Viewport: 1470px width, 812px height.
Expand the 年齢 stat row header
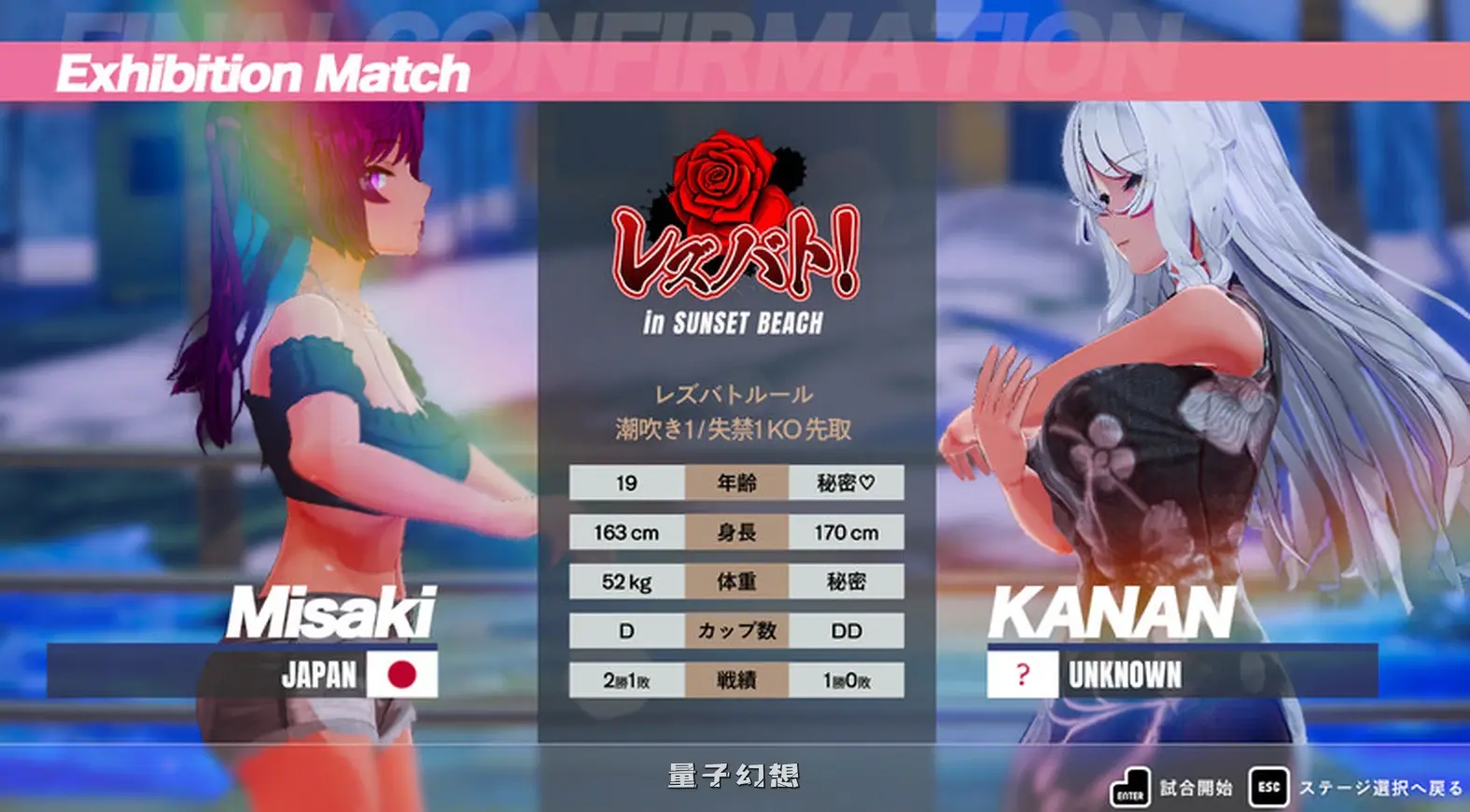click(735, 482)
